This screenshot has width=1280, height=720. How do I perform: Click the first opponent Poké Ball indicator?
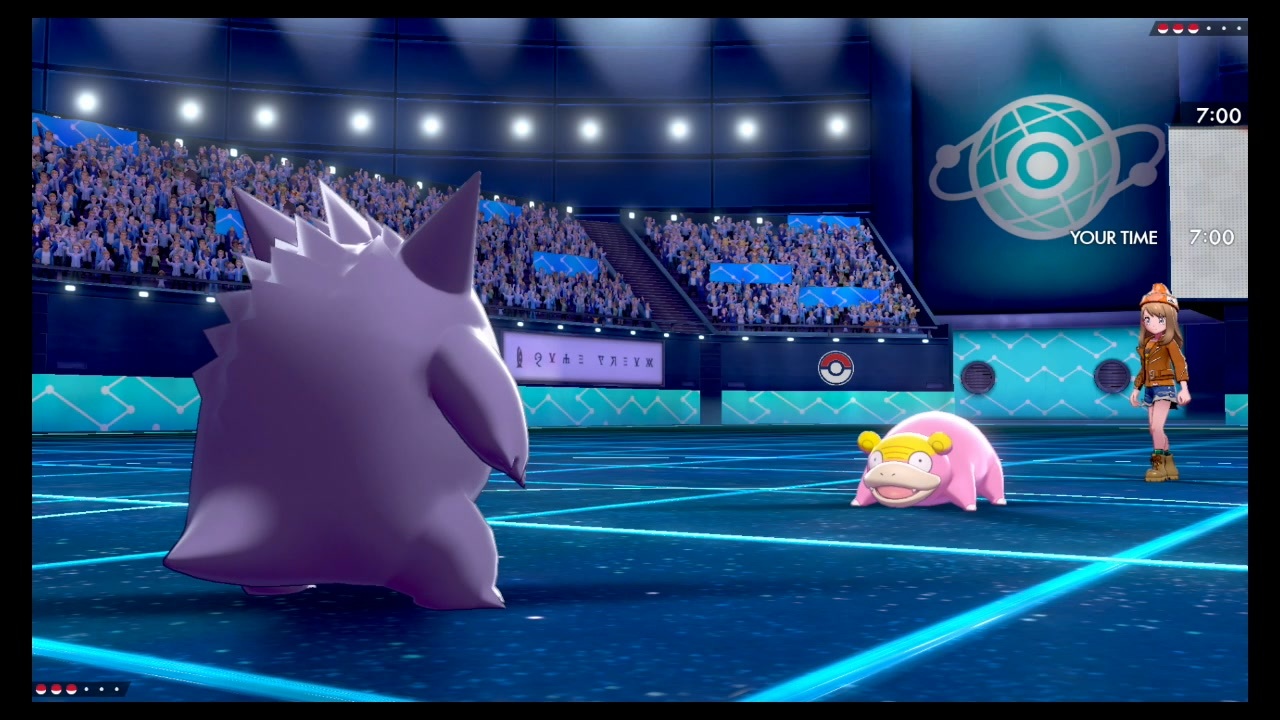tap(1163, 28)
